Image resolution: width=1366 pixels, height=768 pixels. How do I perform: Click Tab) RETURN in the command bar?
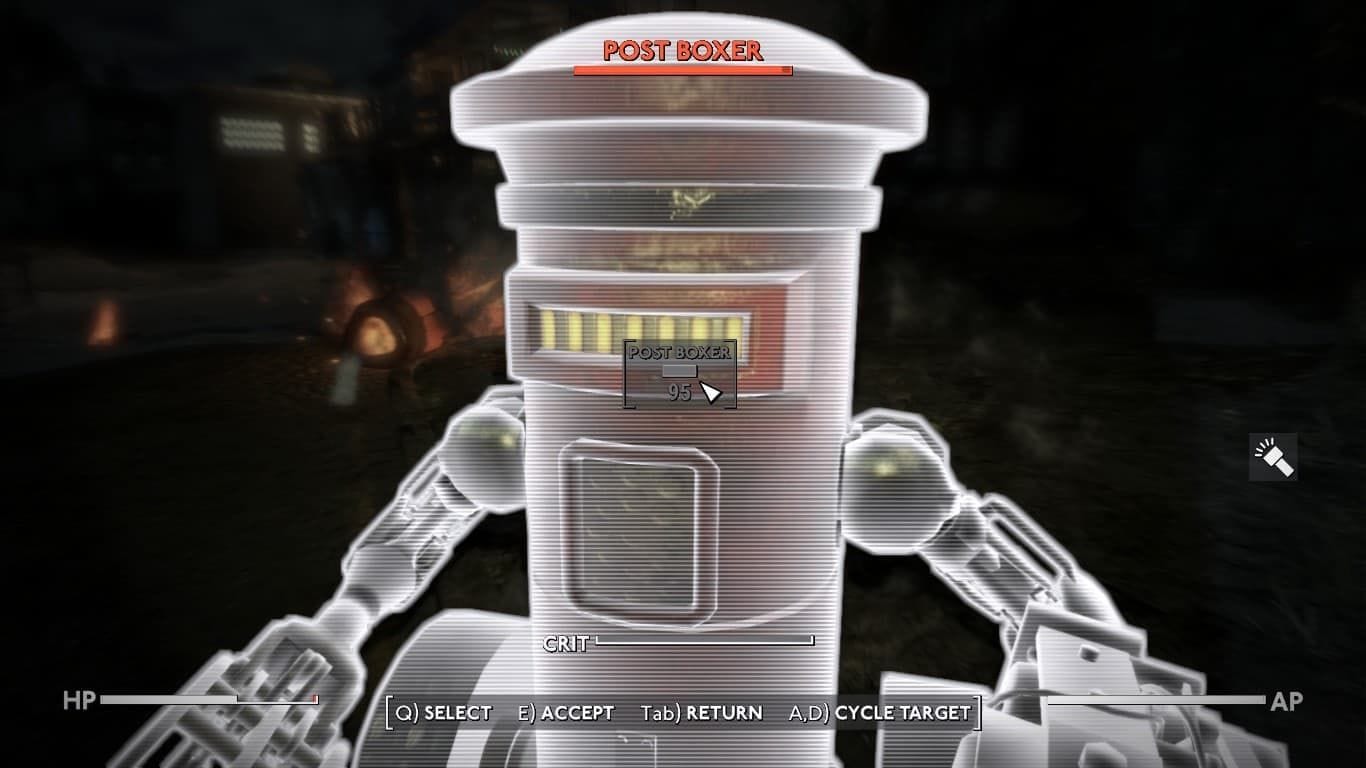[x=703, y=714]
